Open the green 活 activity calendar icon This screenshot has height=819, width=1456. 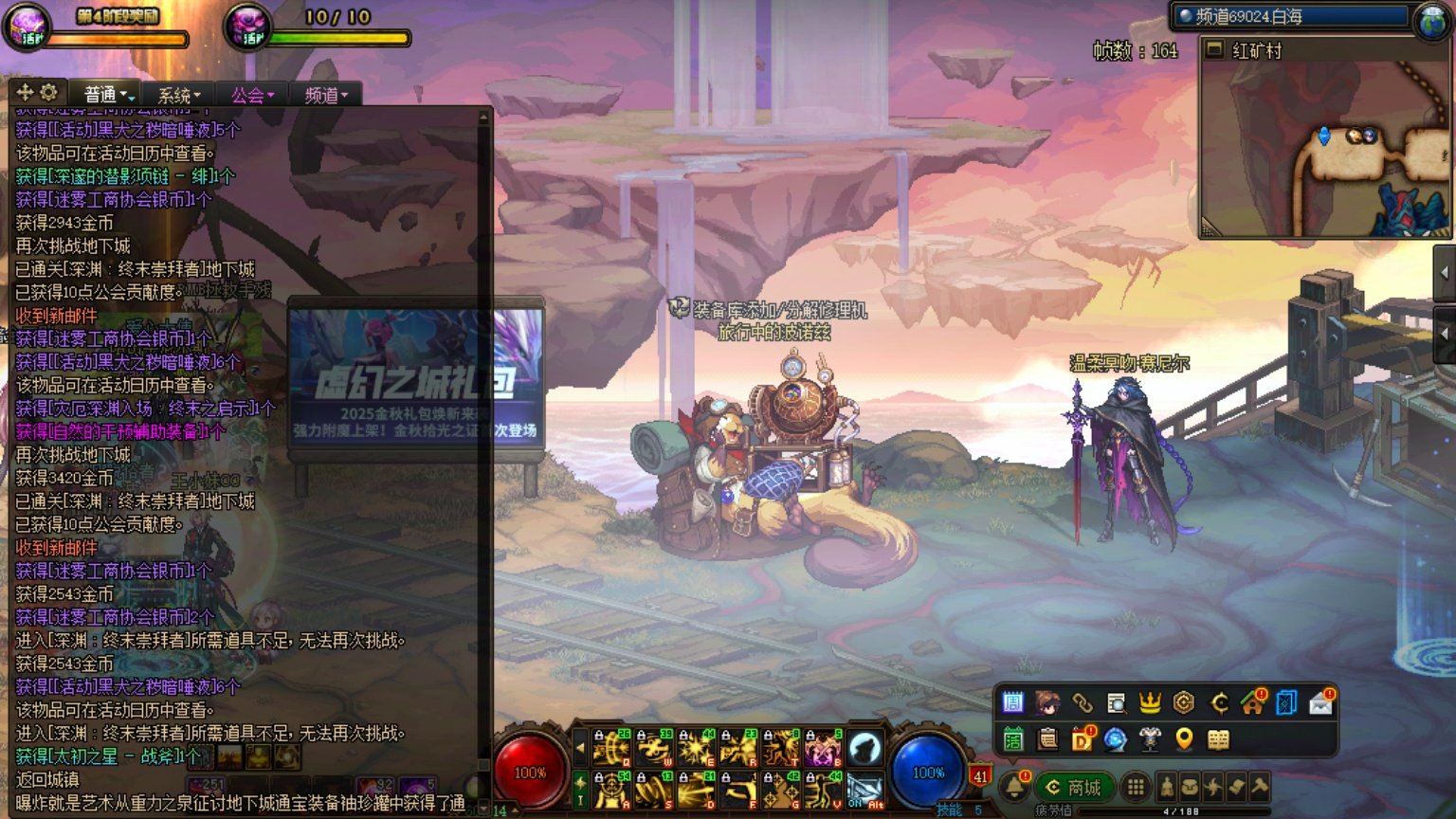point(1012,739)
